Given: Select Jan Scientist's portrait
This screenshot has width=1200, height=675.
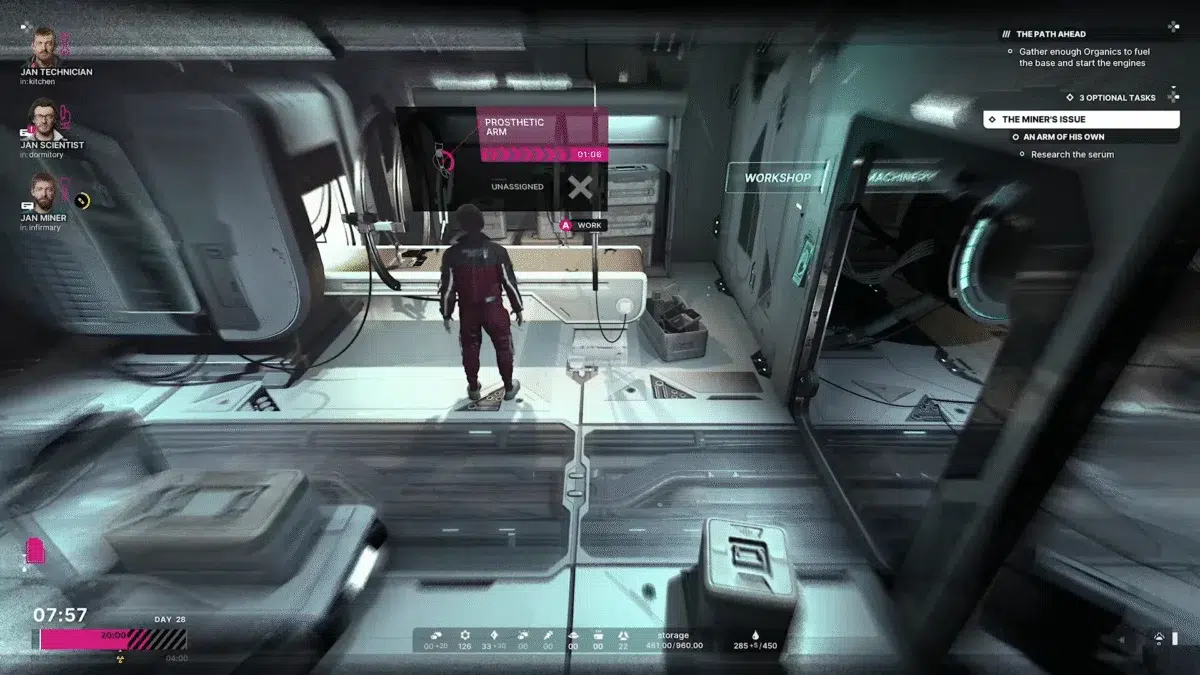Looking at the screenshot, I should (x=41, y=119).
